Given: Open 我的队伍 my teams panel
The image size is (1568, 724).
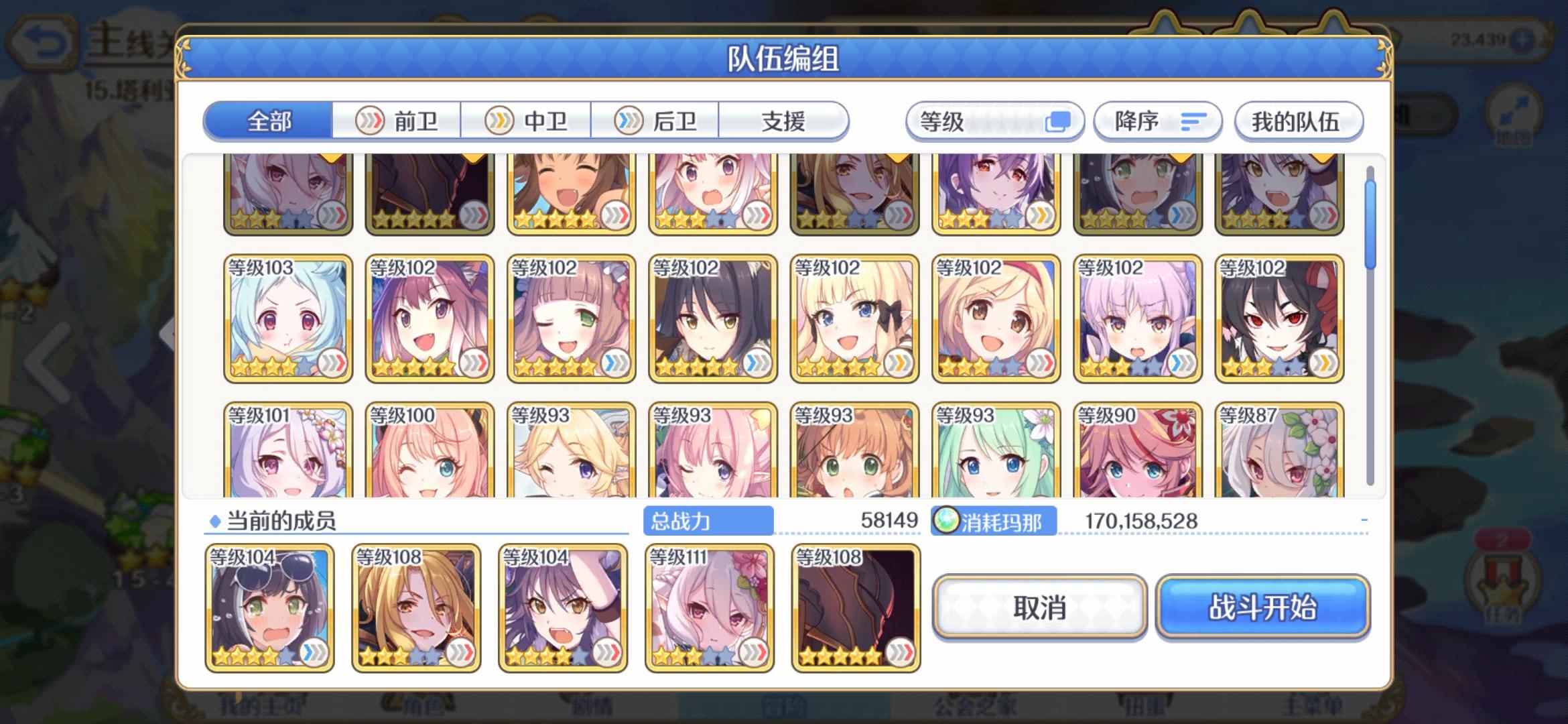Looking at the screenshot, I should [1299, 121].
